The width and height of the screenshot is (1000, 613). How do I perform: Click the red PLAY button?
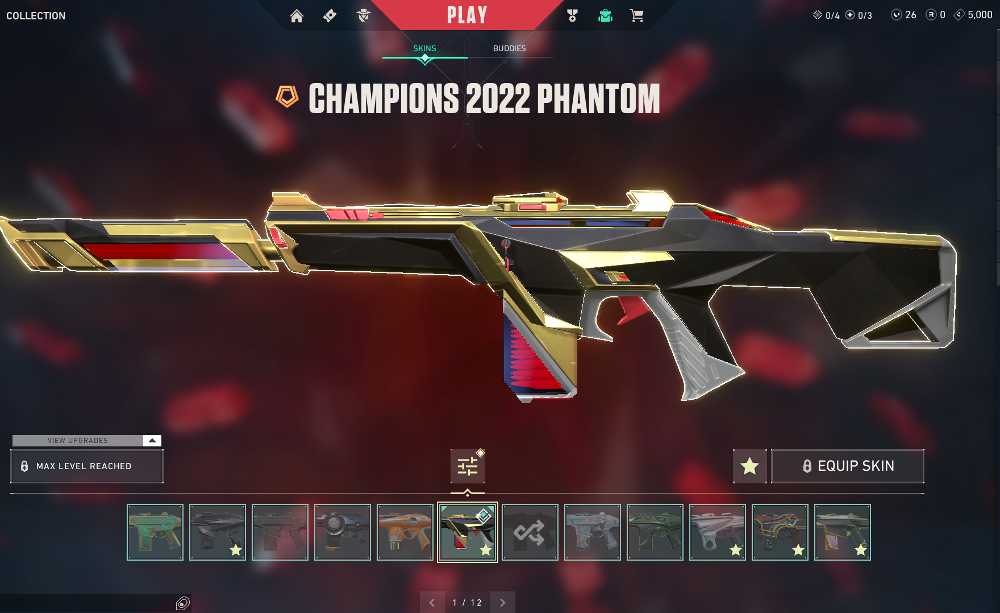(x=467, y=15)
